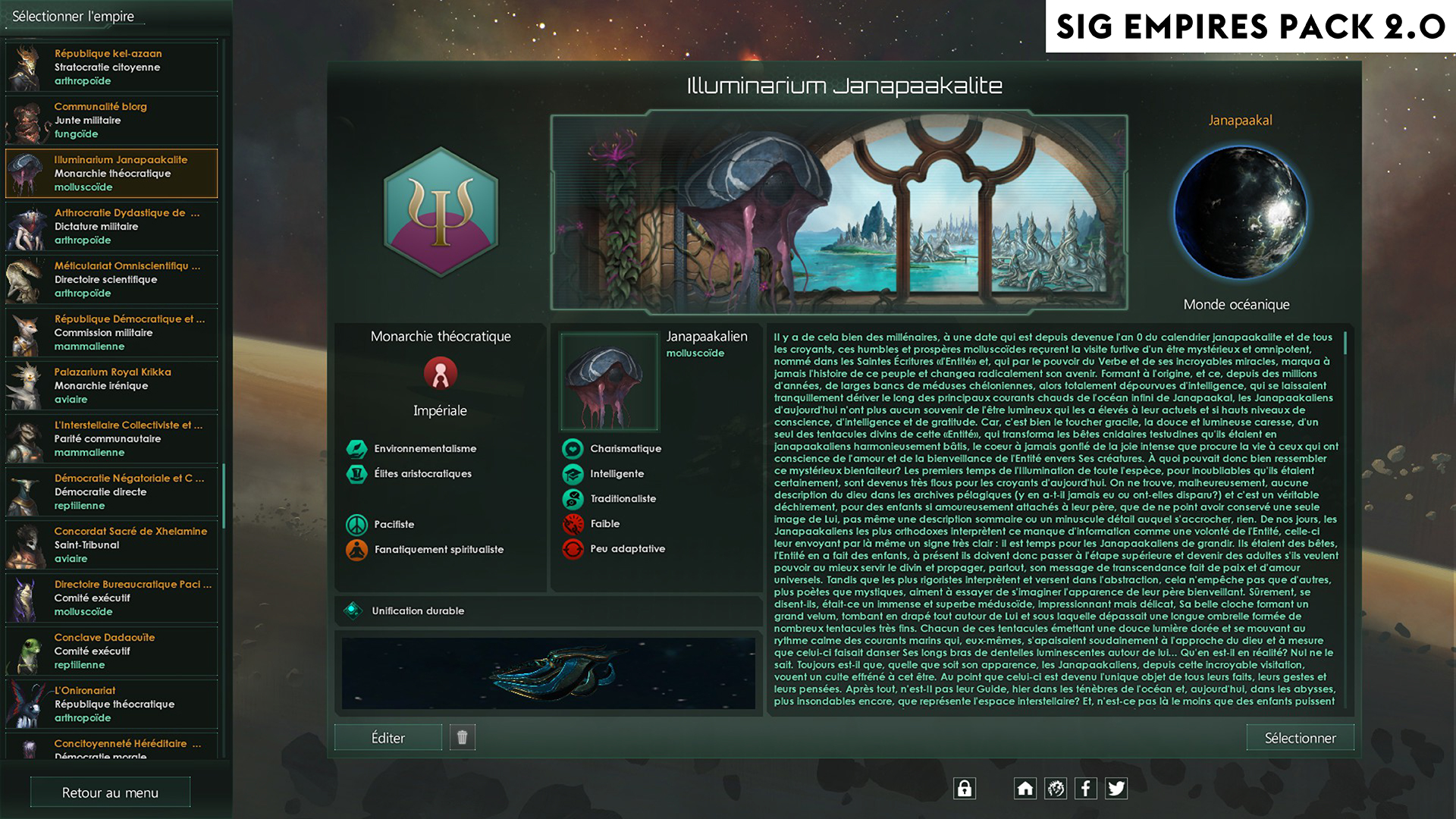Delete the empire with the trash icon
Image resolution: width=1456 pixels, height=819 pixels.
tap(463, 736)
